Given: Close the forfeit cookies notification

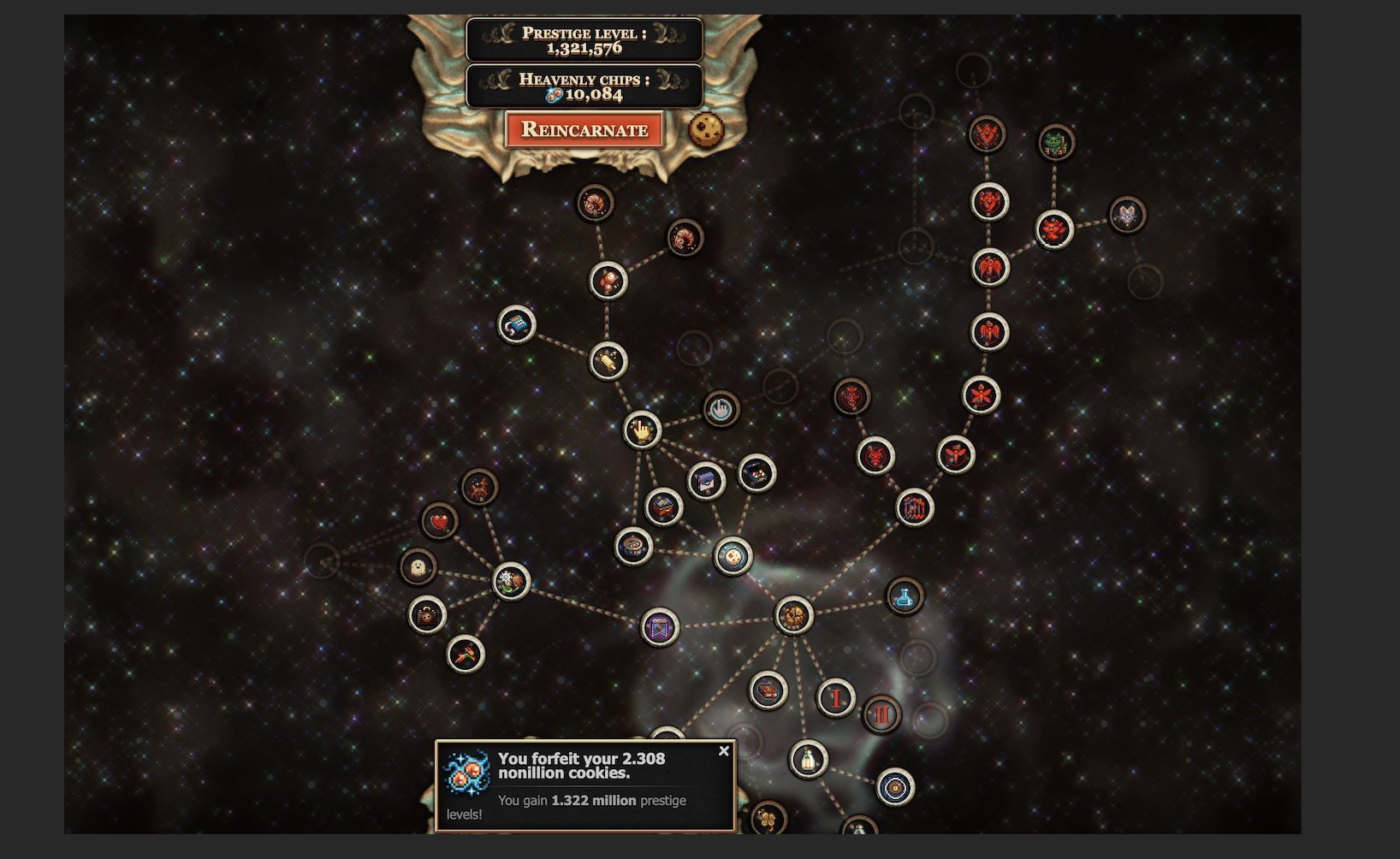Looking at the screenshot, I should [724, 751].
